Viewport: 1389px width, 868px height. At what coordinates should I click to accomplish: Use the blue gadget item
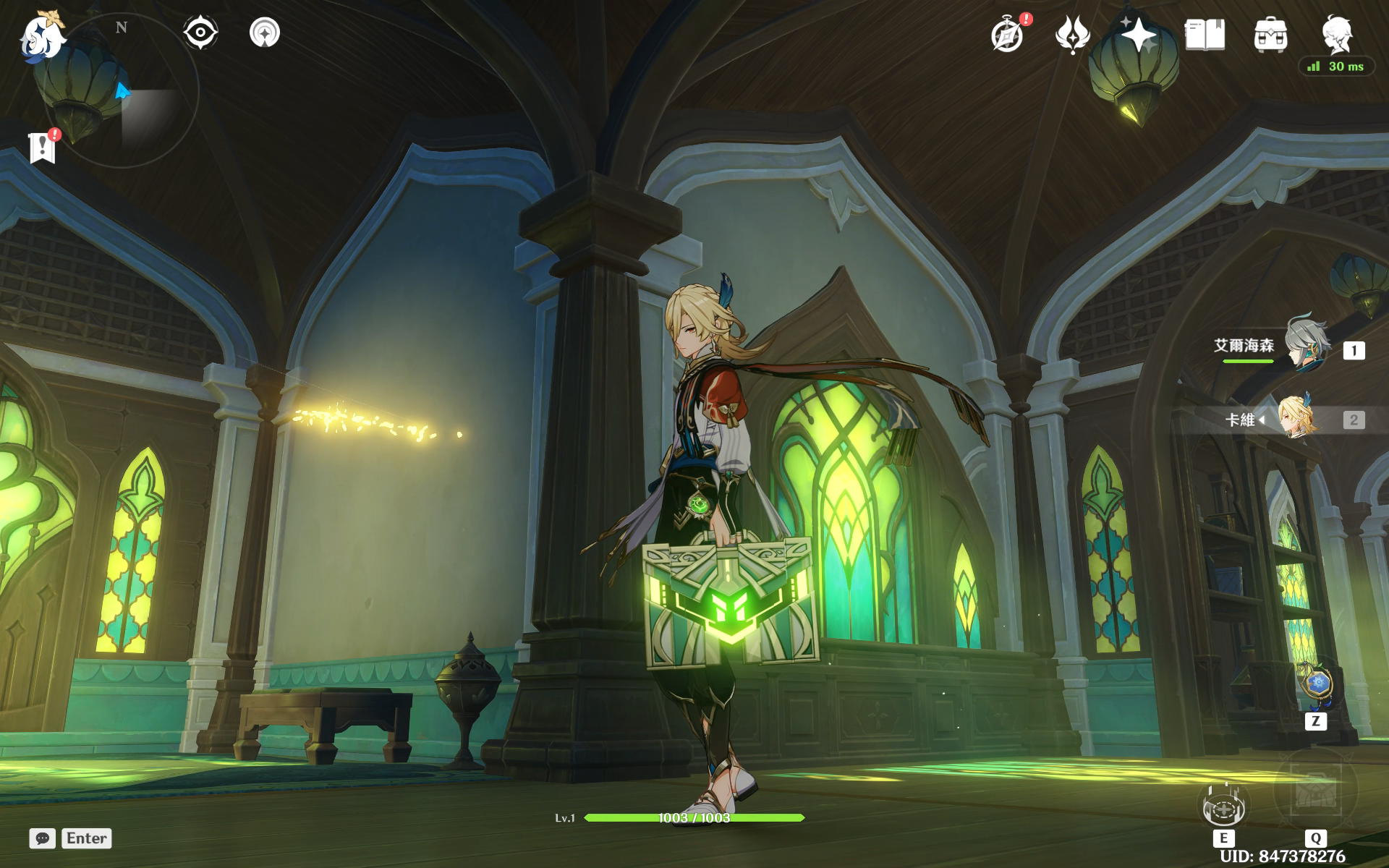coord(1316,684)
